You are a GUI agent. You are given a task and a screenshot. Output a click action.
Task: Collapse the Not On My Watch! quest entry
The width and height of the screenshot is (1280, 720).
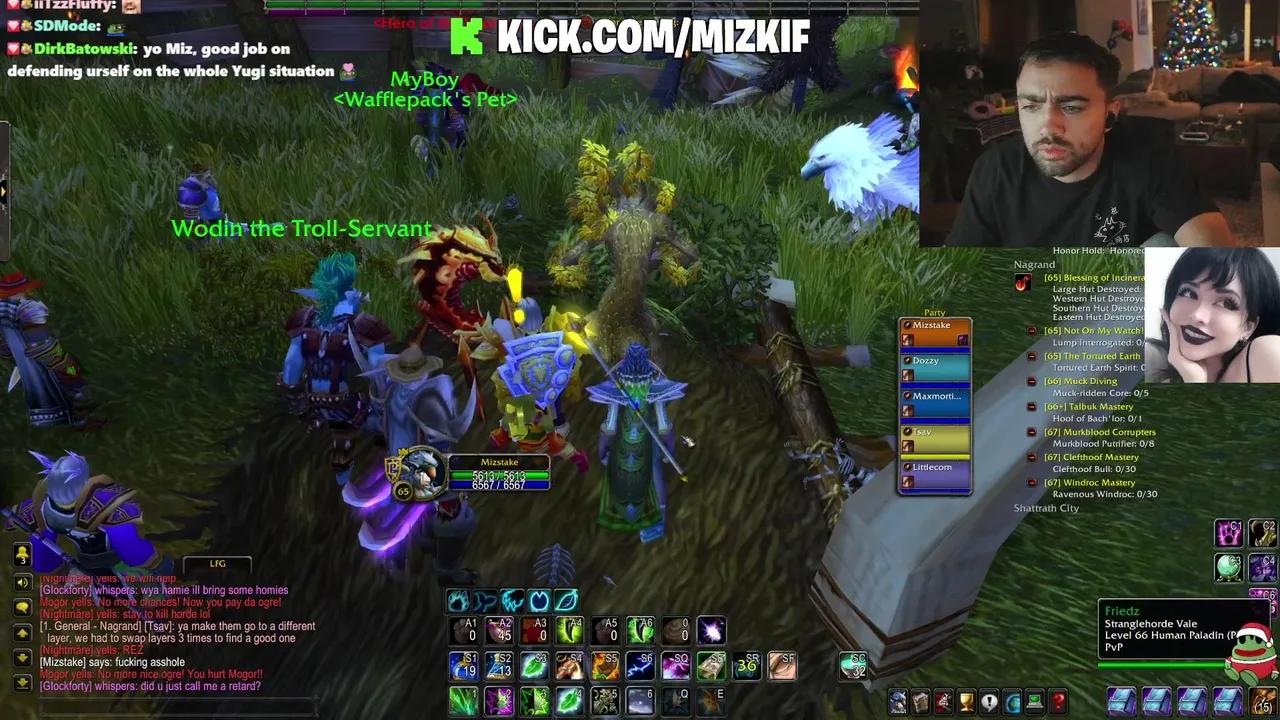click(x=1031, y=330)
